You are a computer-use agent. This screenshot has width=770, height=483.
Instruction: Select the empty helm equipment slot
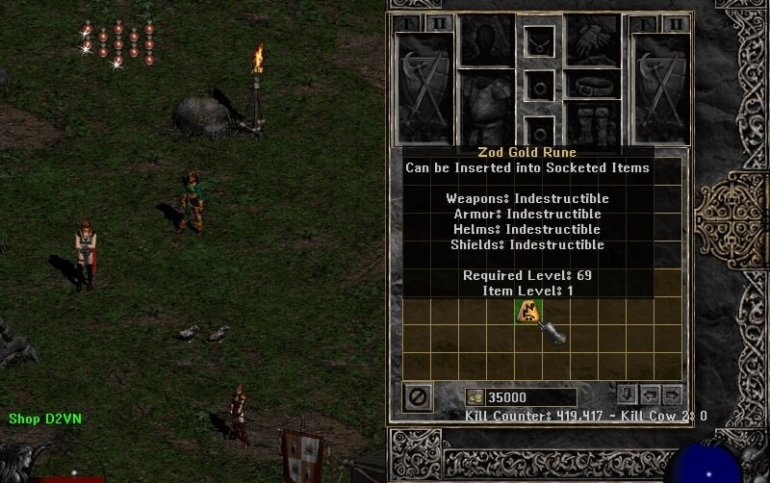487,40
